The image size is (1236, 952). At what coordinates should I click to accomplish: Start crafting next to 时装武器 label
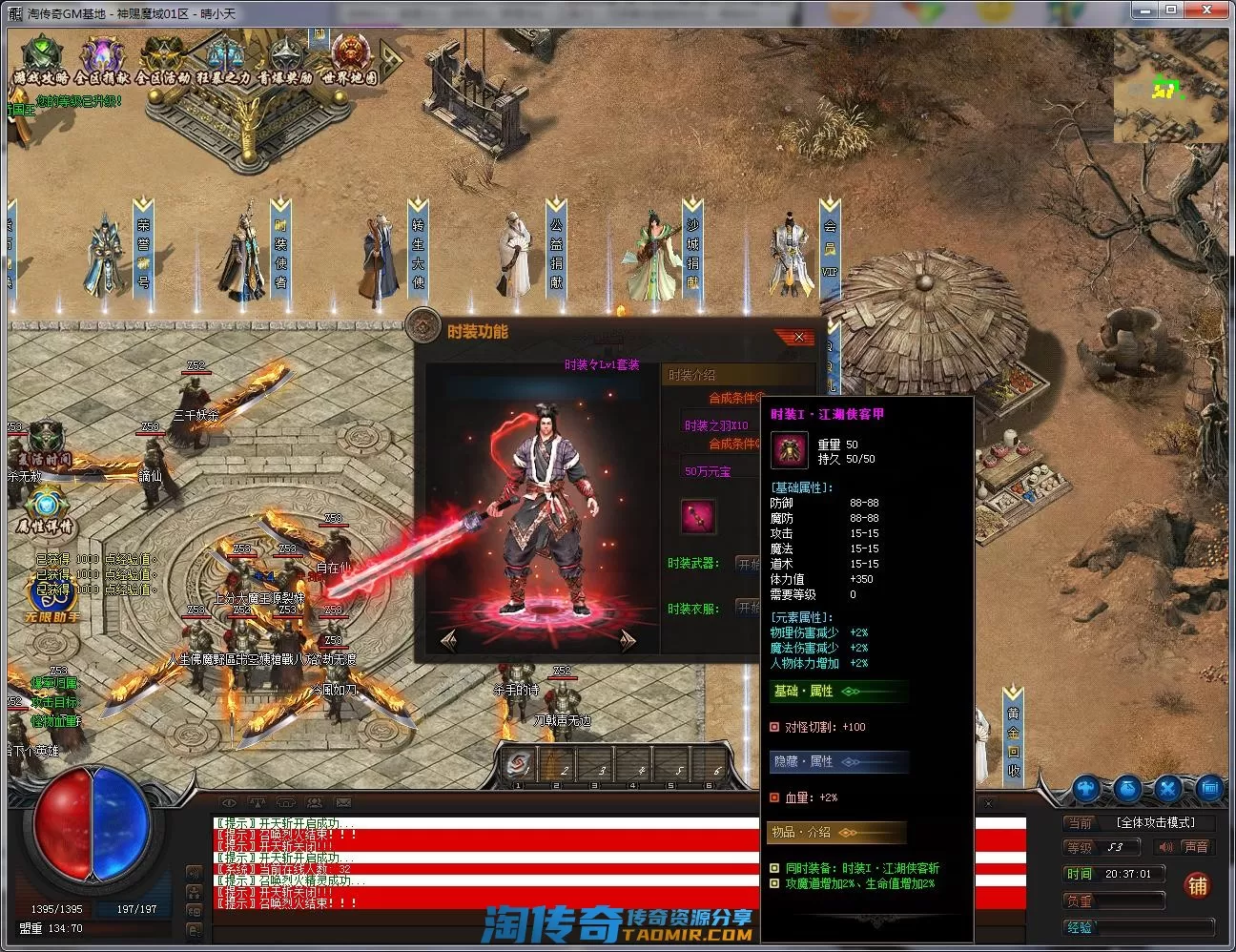tap(750, 564)
